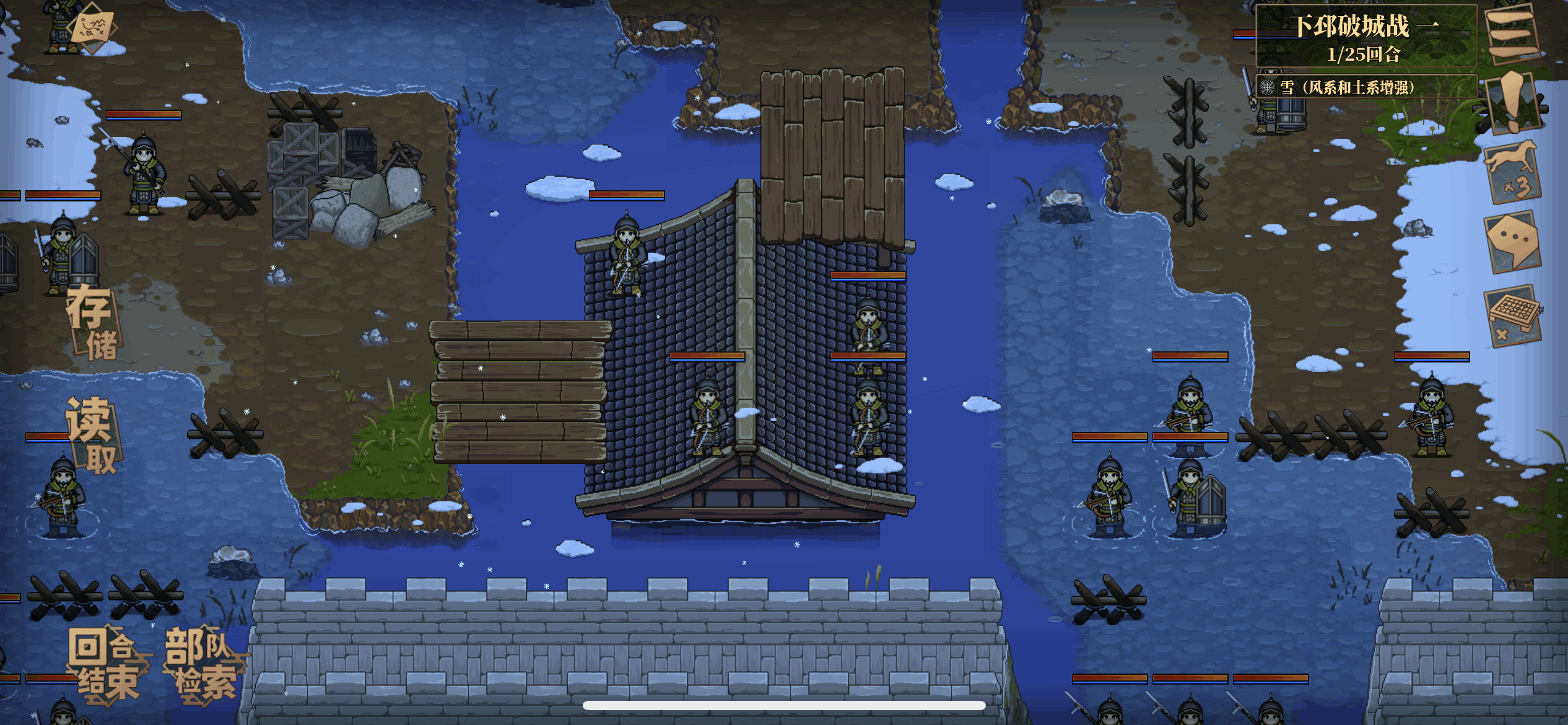Toggle the horse x3 speed icon
The height and width of the screenshot is (725, 1568).
point(1512,172)
